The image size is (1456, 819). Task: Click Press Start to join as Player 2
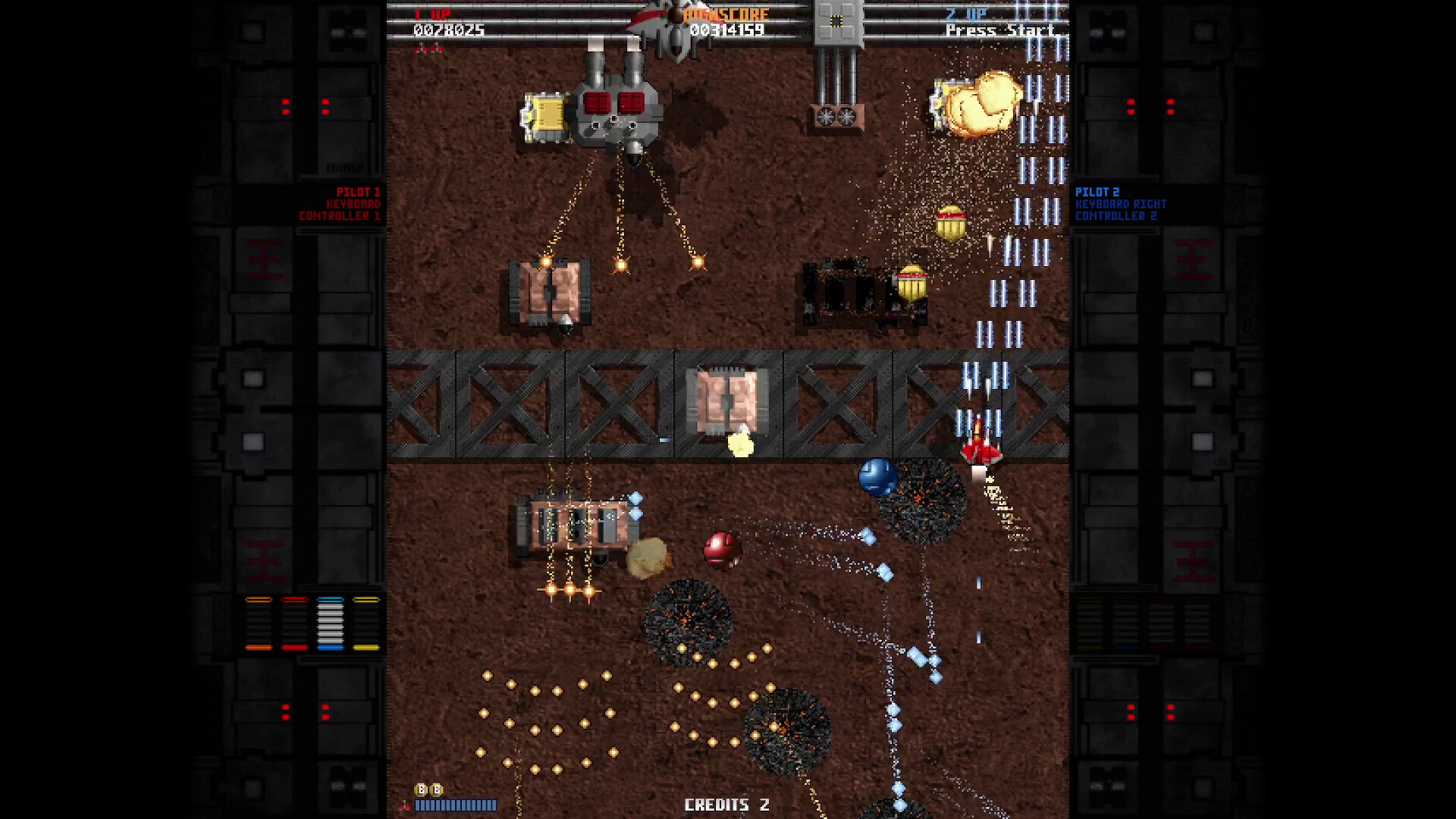[998, 31]
